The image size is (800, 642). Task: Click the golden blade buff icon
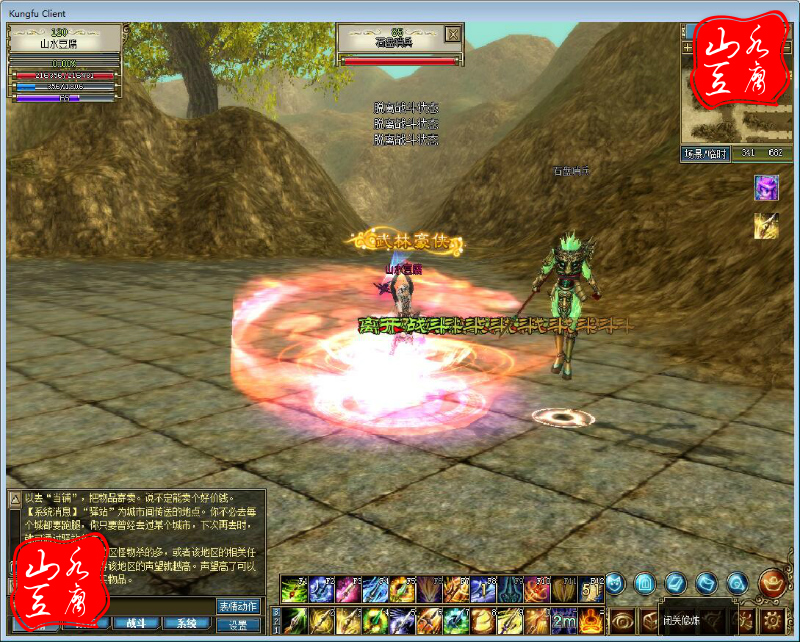[x=766, y=227]
